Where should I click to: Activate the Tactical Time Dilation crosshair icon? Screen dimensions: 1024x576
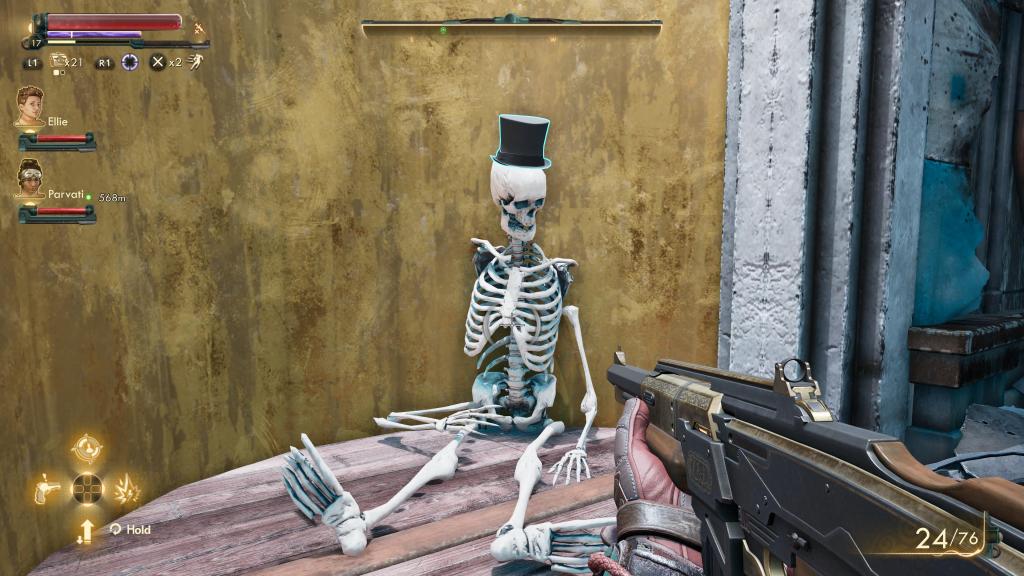(x=130, y=62)
